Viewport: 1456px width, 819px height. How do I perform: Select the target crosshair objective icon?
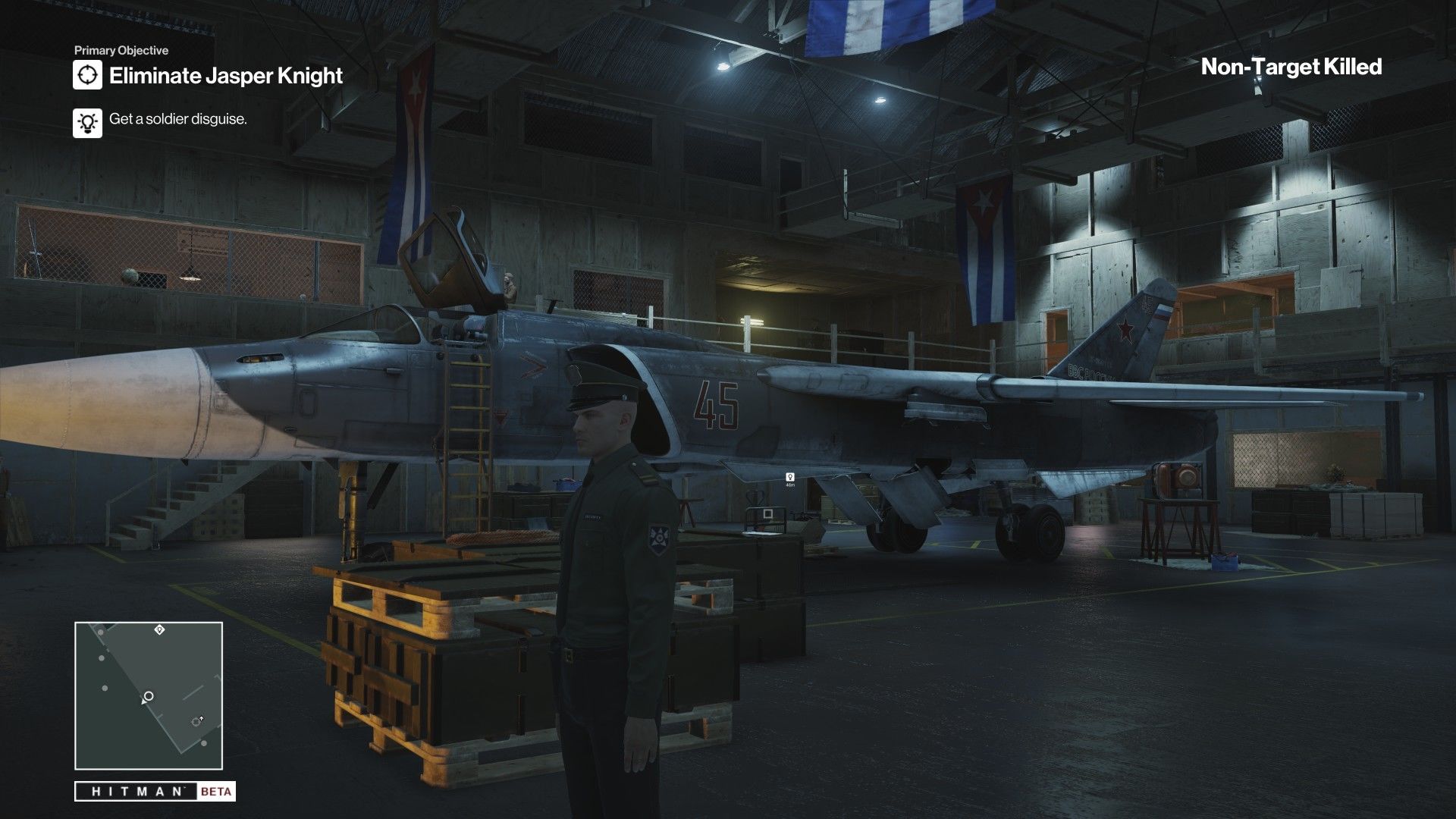88,75
